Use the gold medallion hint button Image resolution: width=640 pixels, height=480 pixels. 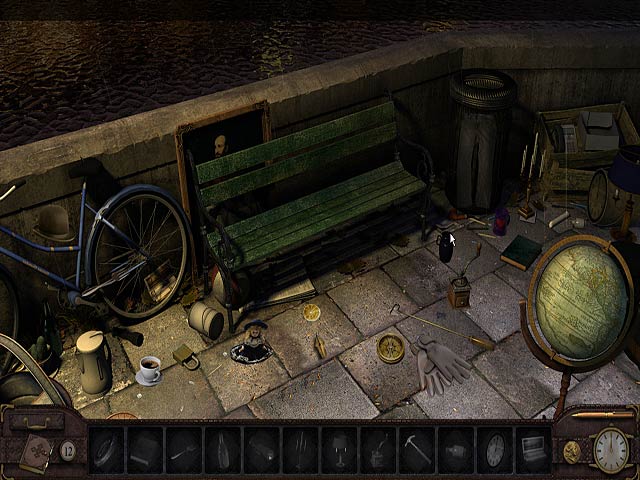point(572,451)
